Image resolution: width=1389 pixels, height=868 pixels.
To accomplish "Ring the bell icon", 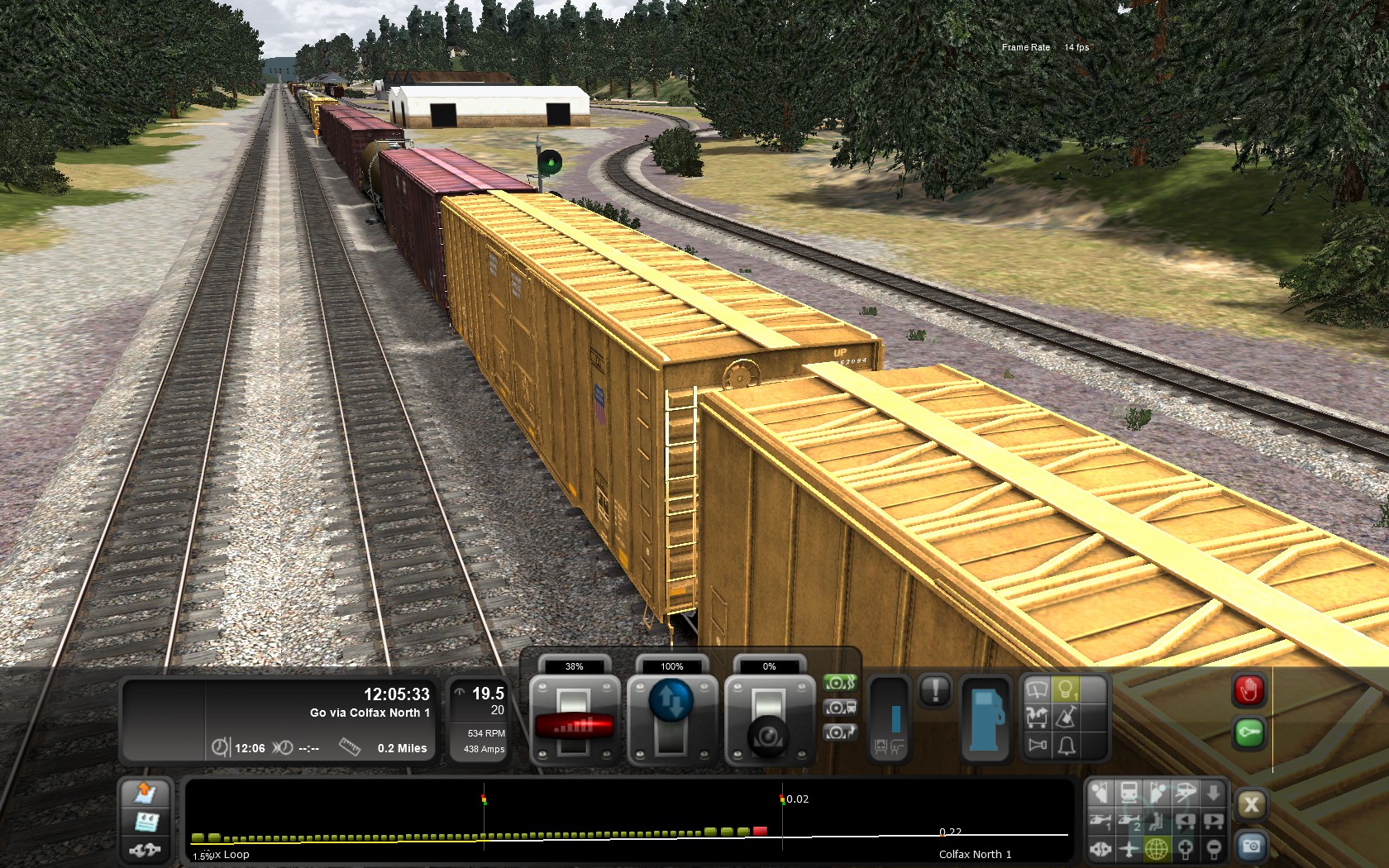I will (x=1067, y=746).
